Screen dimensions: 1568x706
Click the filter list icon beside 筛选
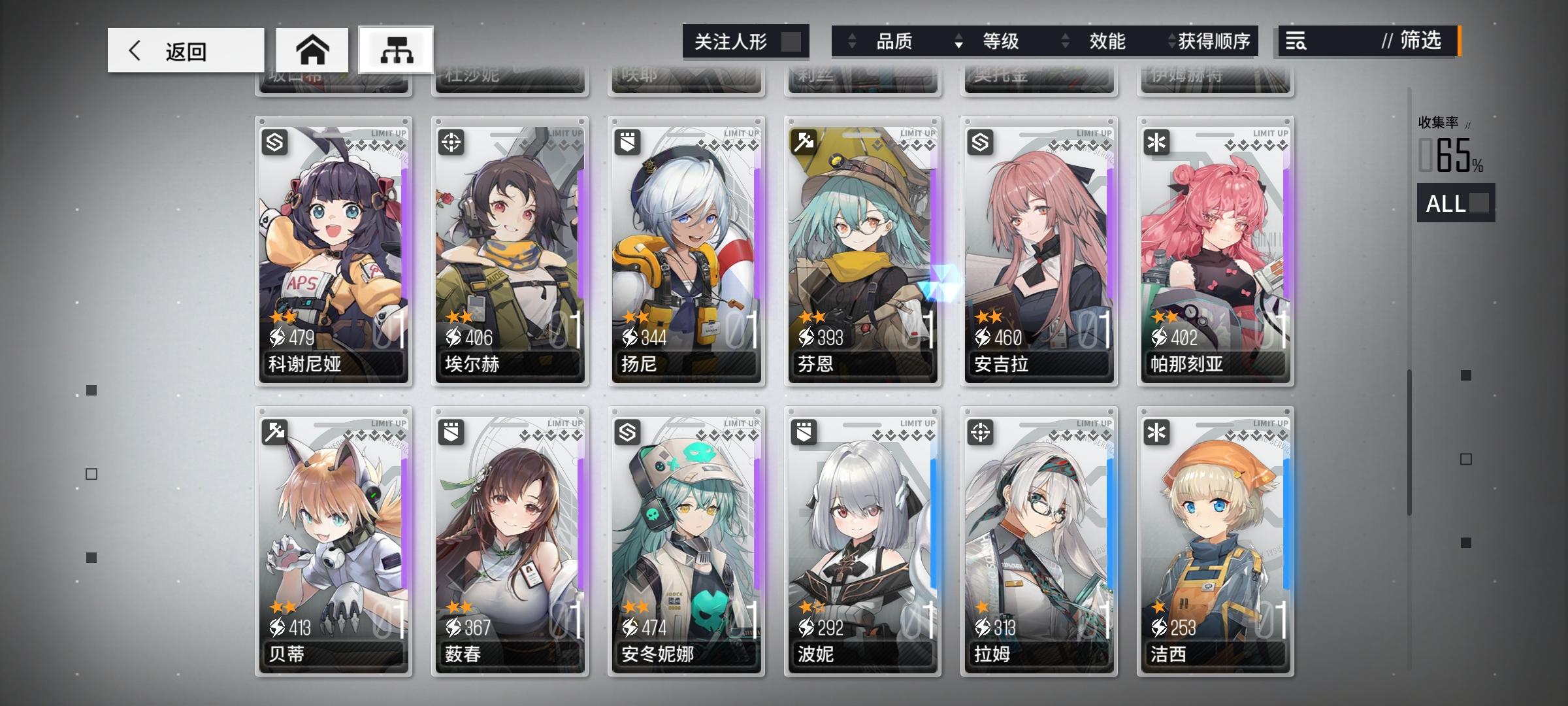pyautogui.click(x=1297, y=41)
